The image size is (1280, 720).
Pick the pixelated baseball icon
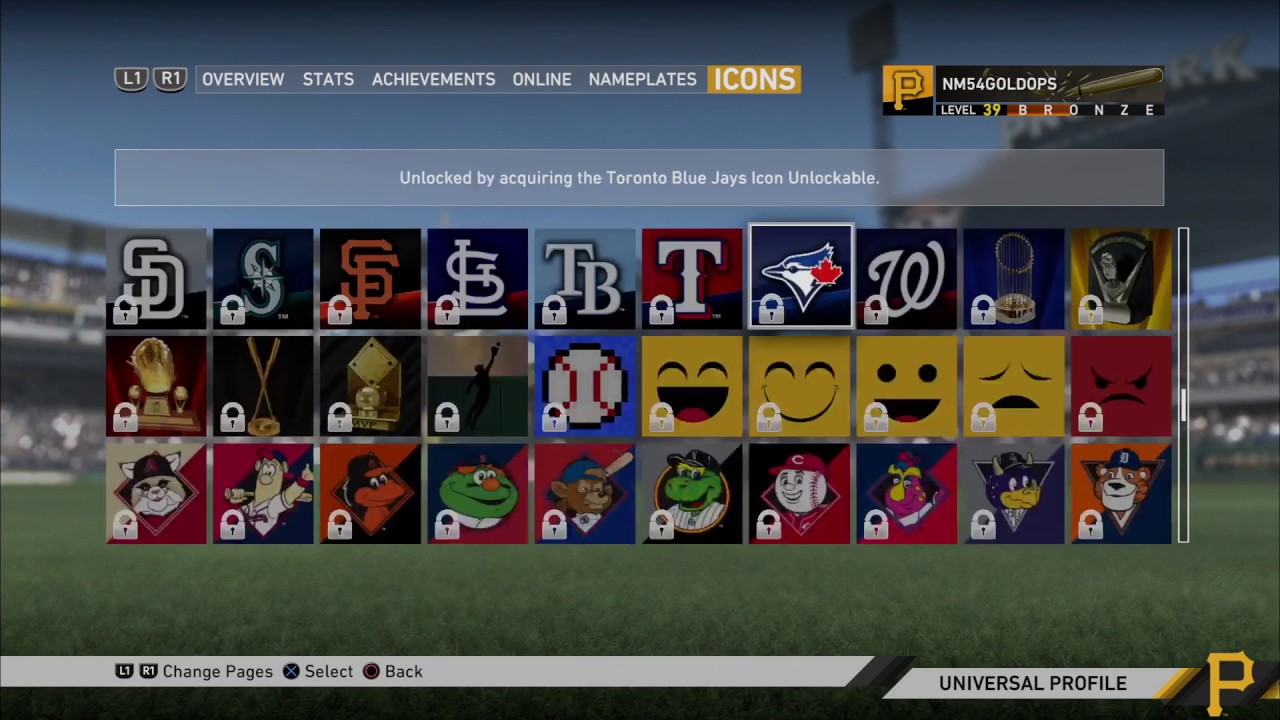click(x=584, y=386)
